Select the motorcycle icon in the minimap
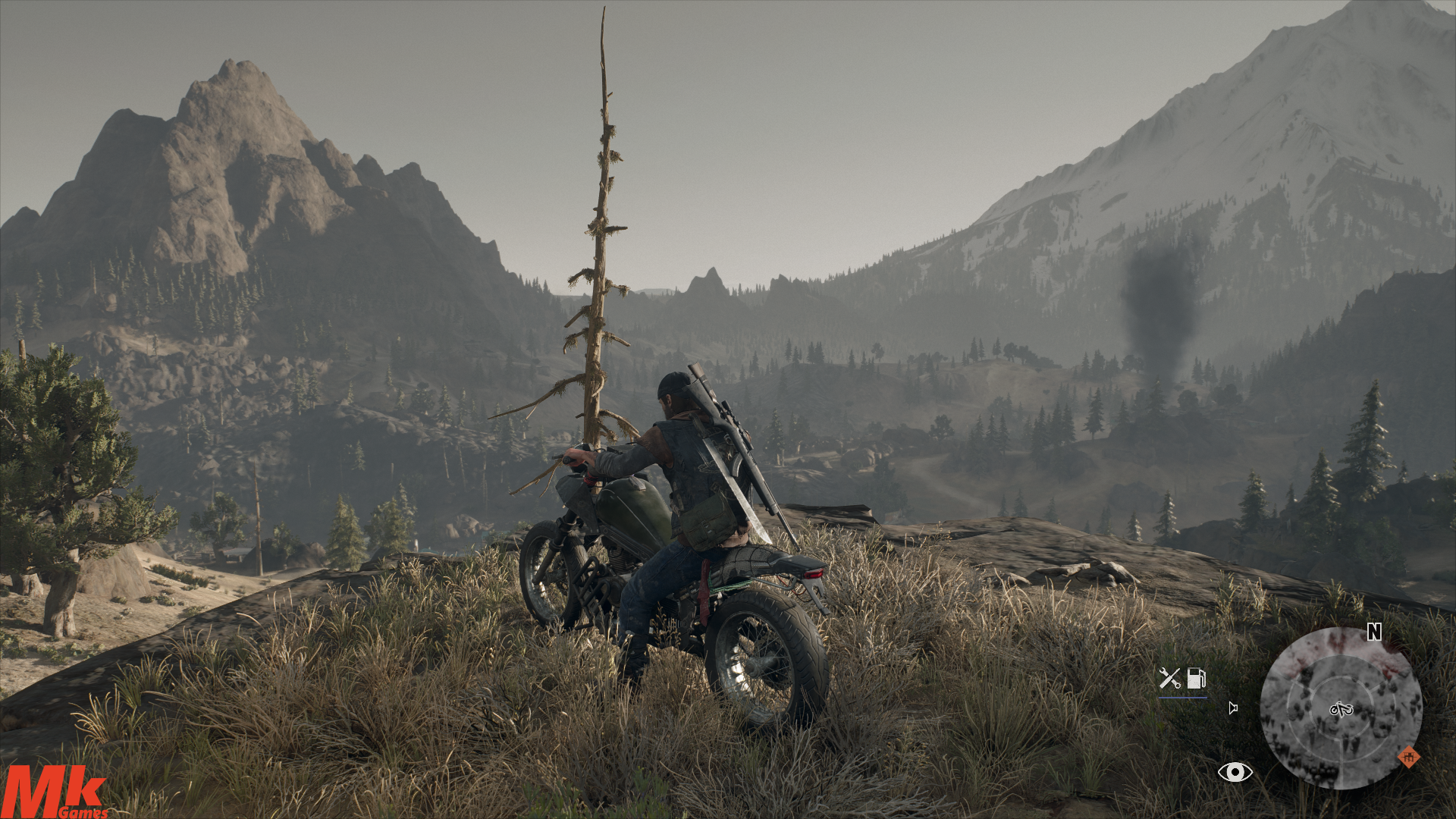The image size is (1456, 819). pyautogui.click(x=1341, y=710)
